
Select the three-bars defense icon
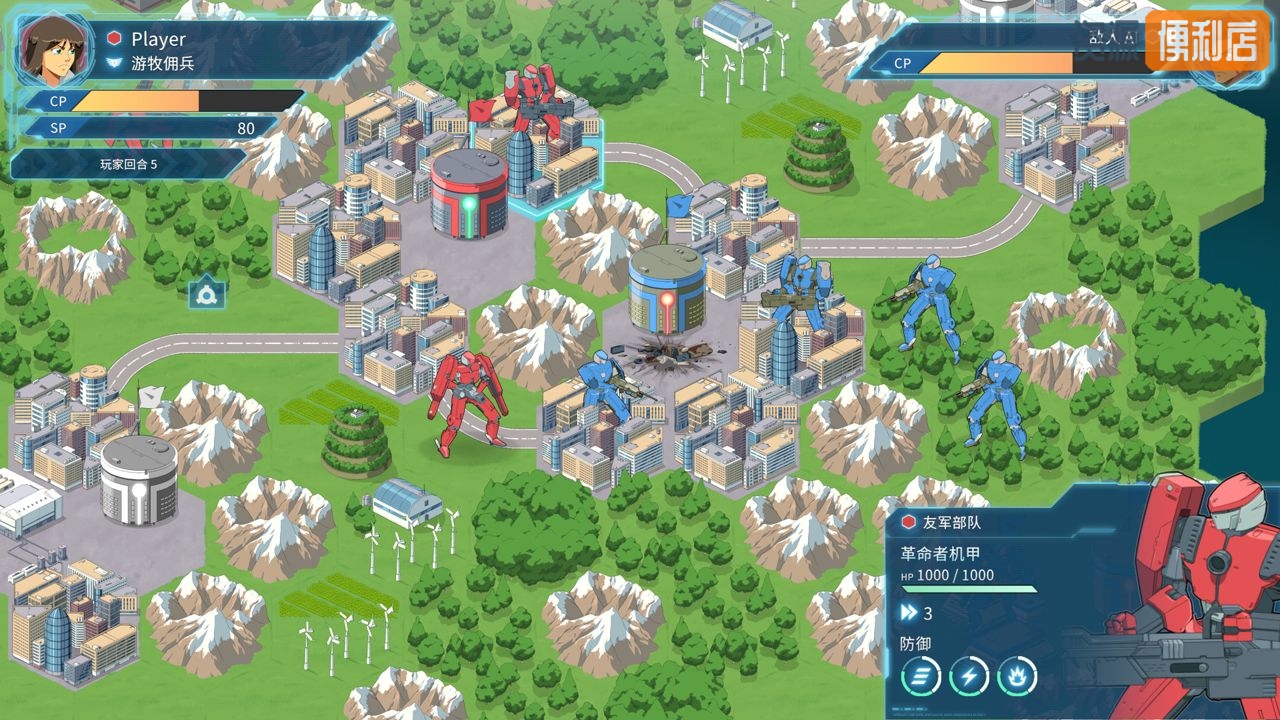click(x=920, y=676)
